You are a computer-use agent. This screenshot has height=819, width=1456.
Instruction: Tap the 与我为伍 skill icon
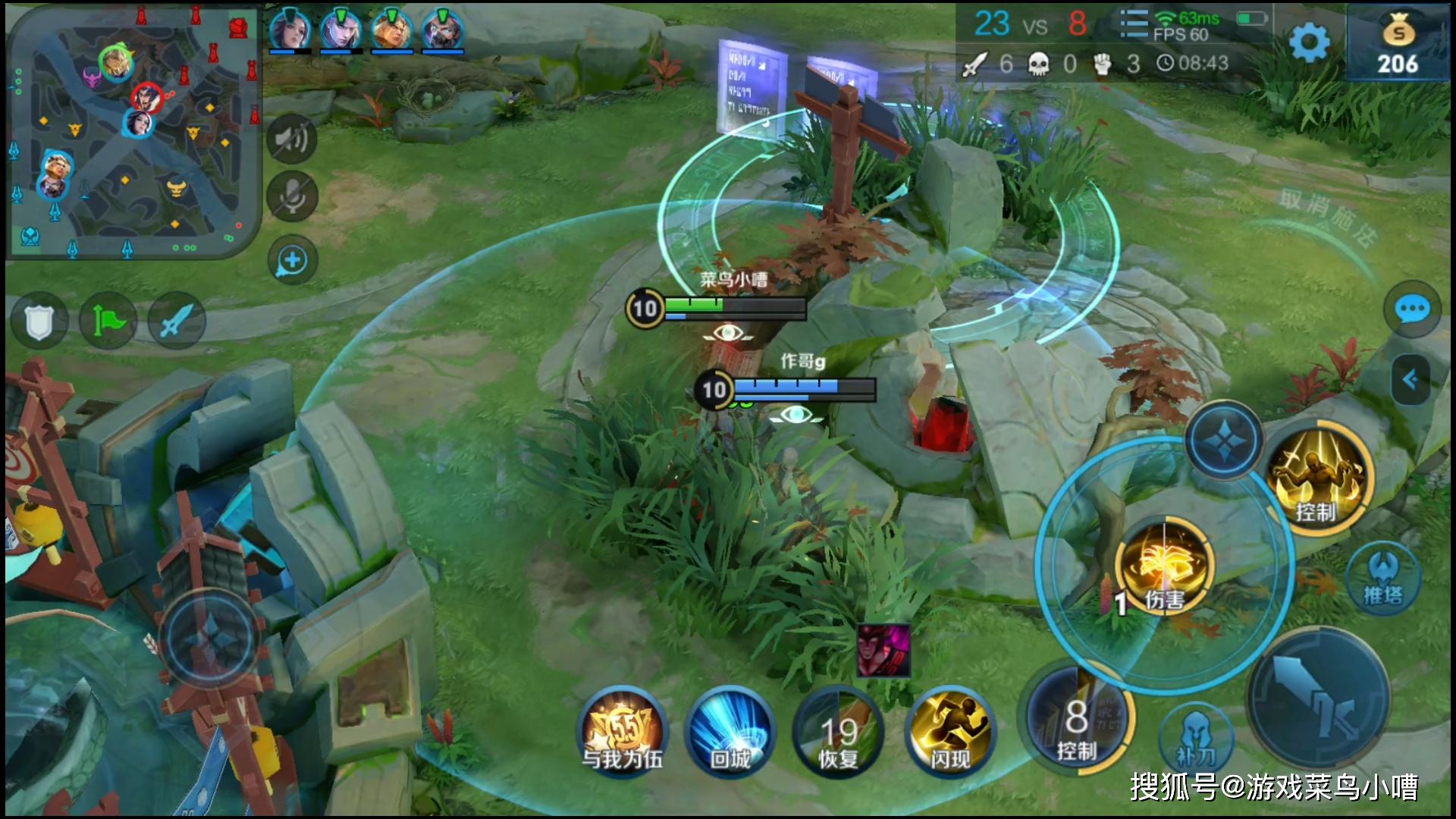pos(623,733)
